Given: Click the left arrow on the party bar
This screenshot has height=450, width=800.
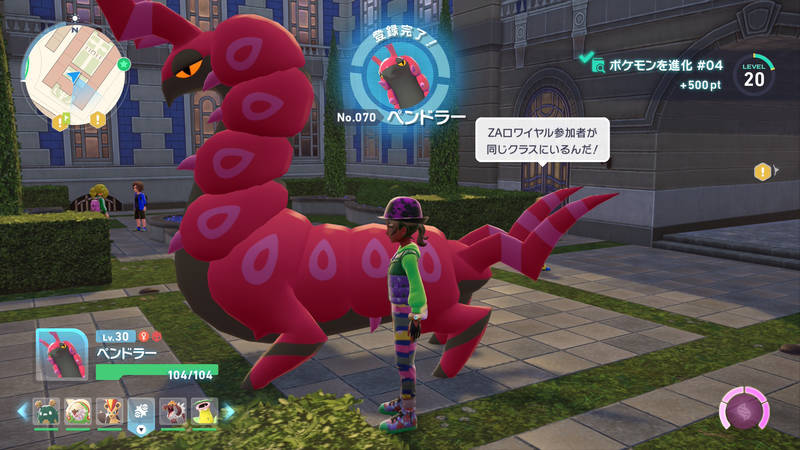Looking at the screenshot, I should click(x=21, y=410).
